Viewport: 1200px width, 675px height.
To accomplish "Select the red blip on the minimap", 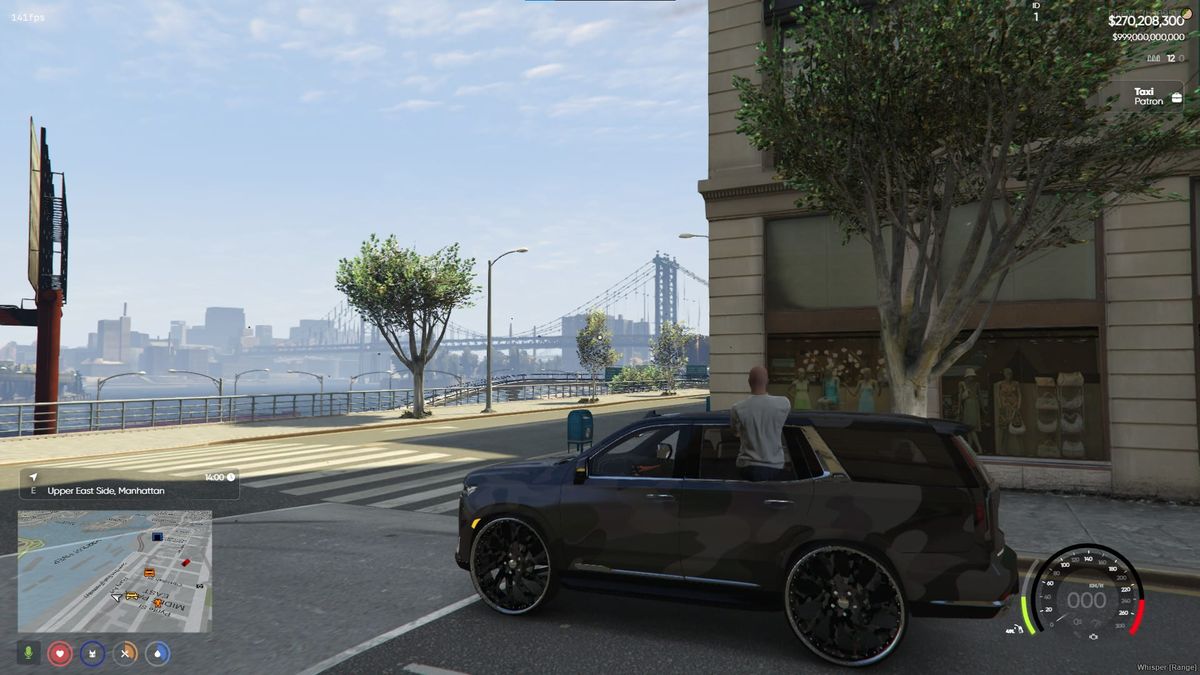I will click(x=185, y=562).
